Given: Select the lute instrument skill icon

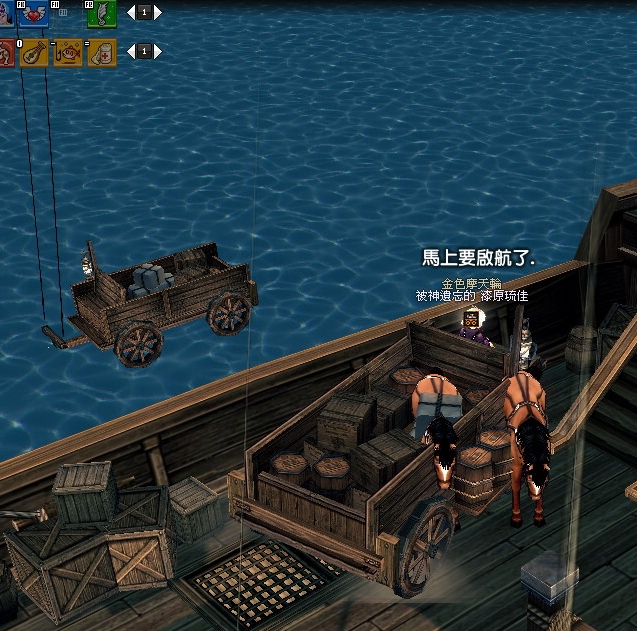Looking at the screenshot, I should point(33,52).
